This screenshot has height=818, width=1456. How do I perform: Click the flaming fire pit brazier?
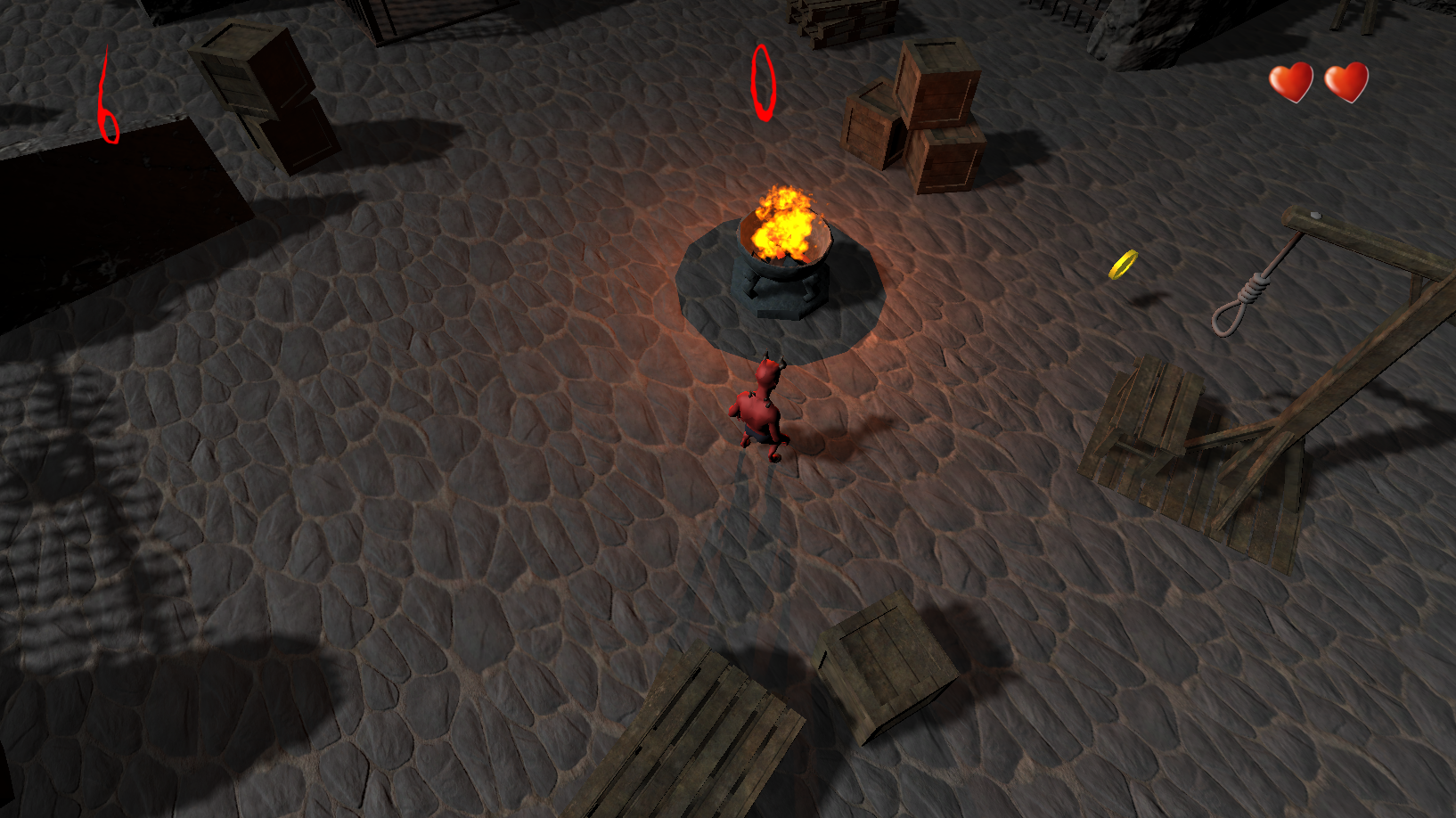(782, 232)
